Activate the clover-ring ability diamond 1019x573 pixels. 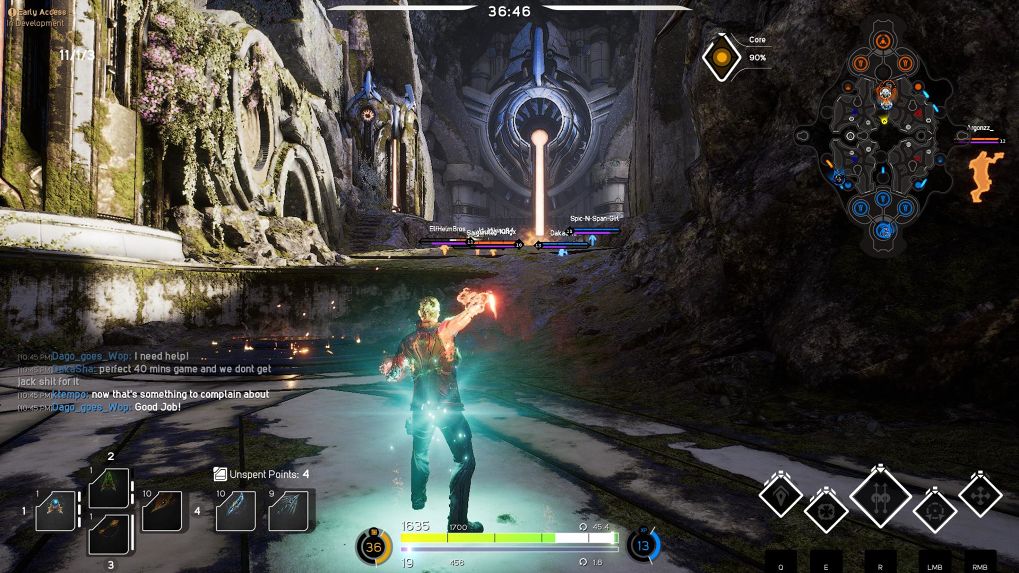(x=826, y=510)
